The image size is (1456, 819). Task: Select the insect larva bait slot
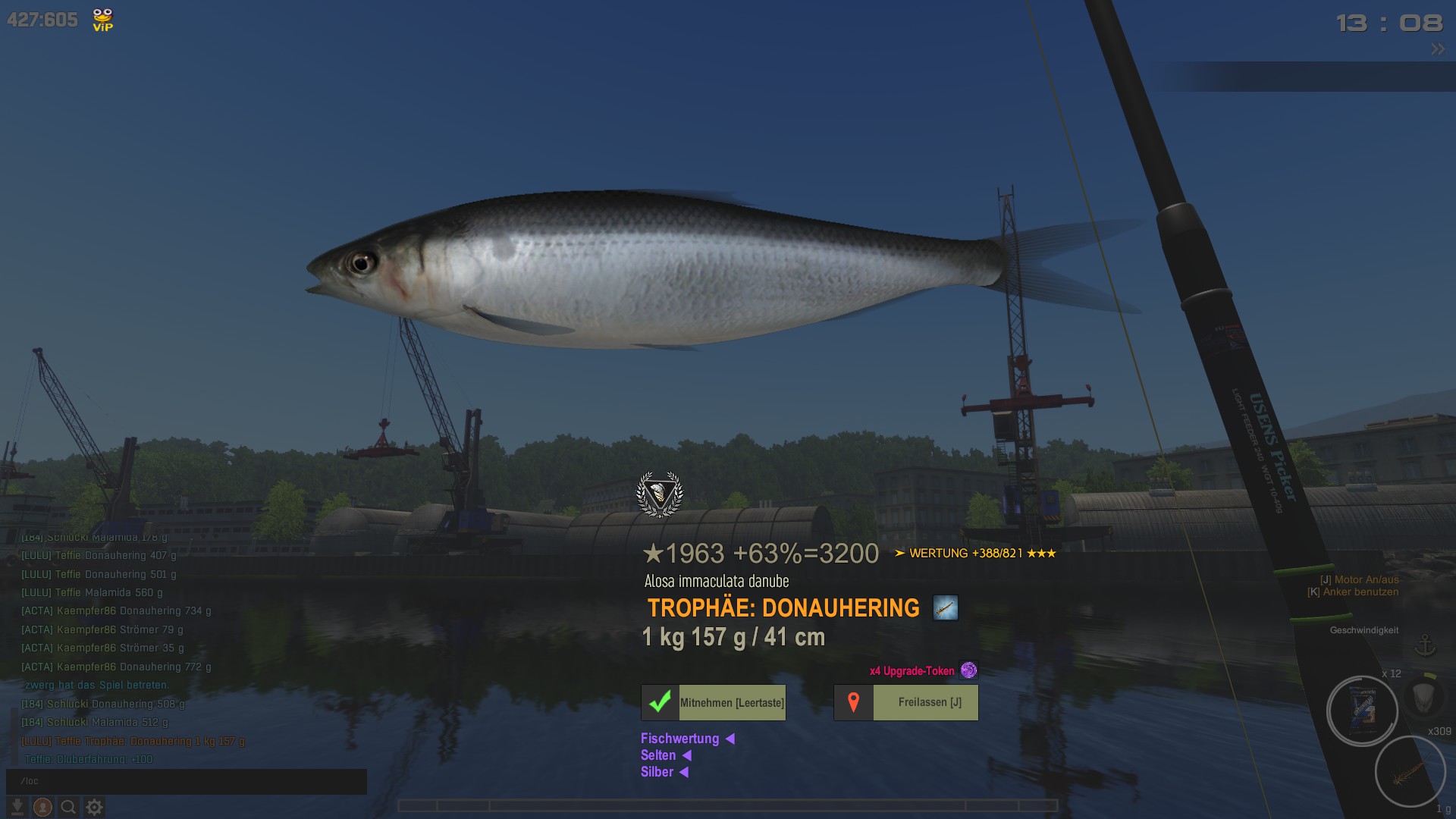(x=1410, y=773)
